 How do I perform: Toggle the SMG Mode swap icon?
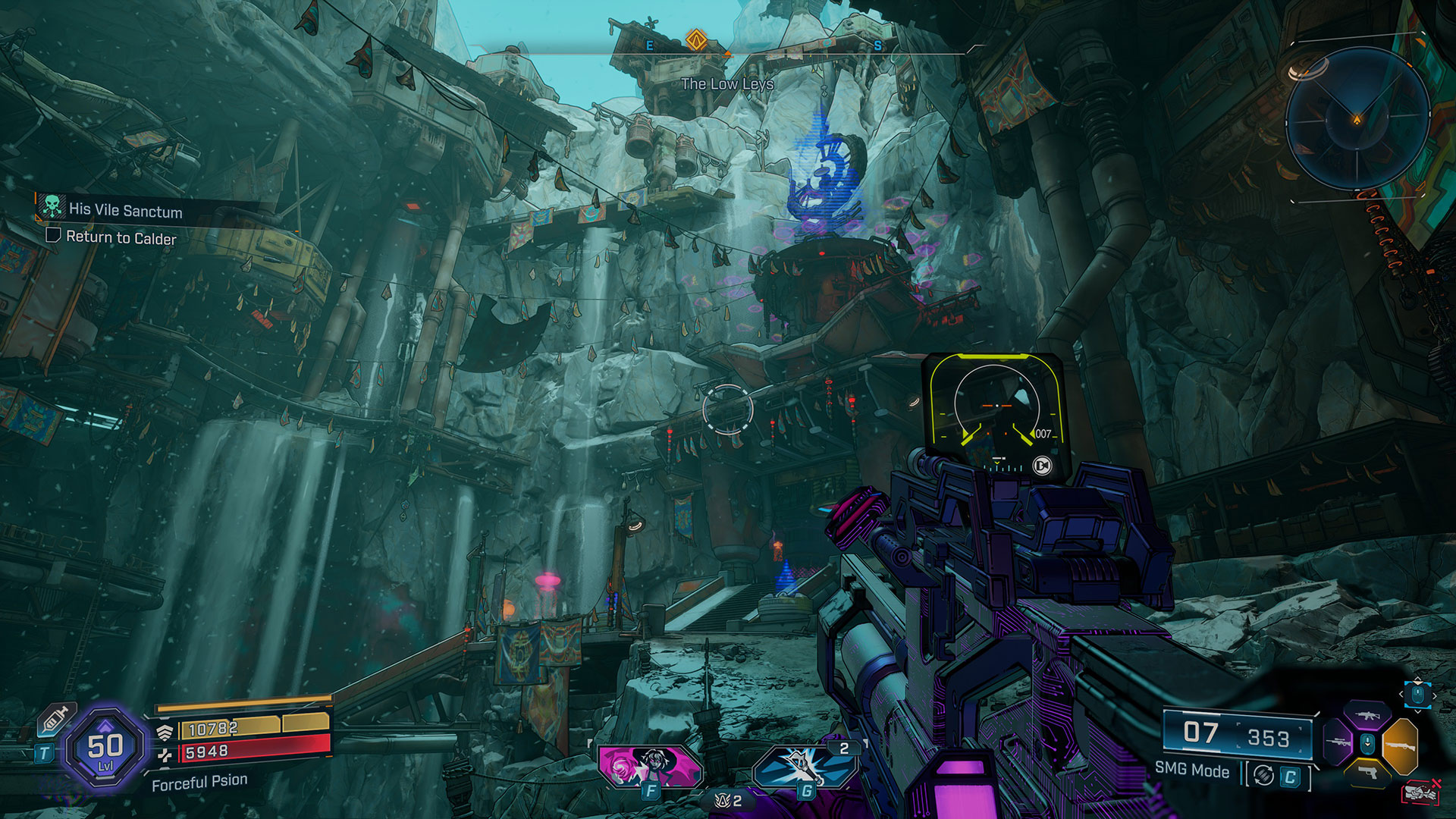(x=1263, y=775)
